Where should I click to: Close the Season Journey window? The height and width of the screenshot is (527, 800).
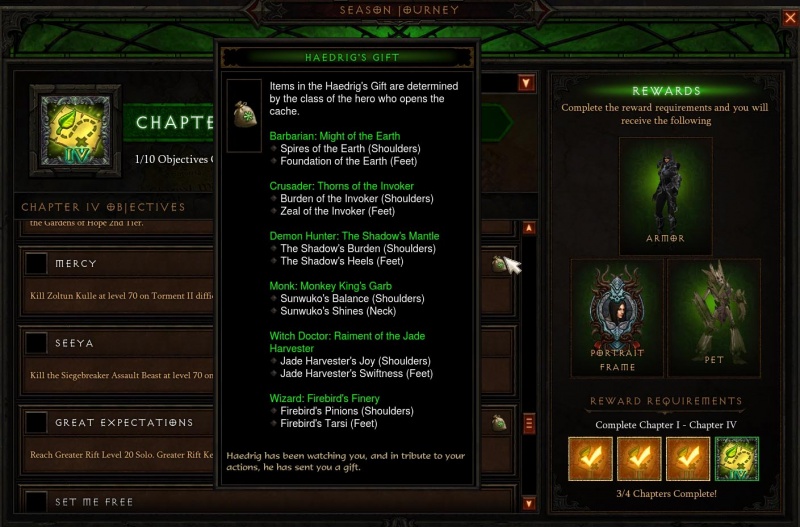[x=789, y=17]
